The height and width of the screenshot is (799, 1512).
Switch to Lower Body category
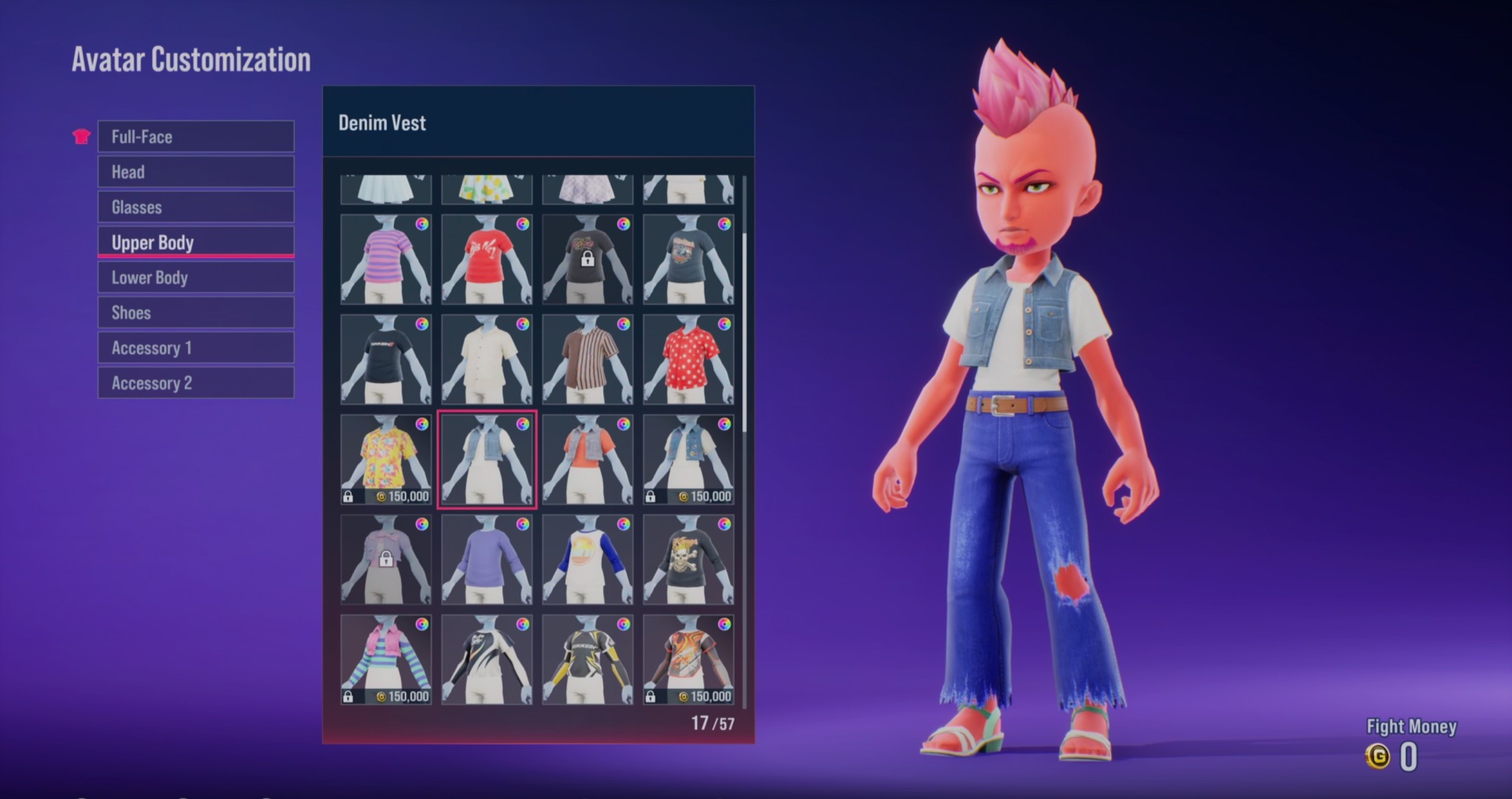pos(195,277)
